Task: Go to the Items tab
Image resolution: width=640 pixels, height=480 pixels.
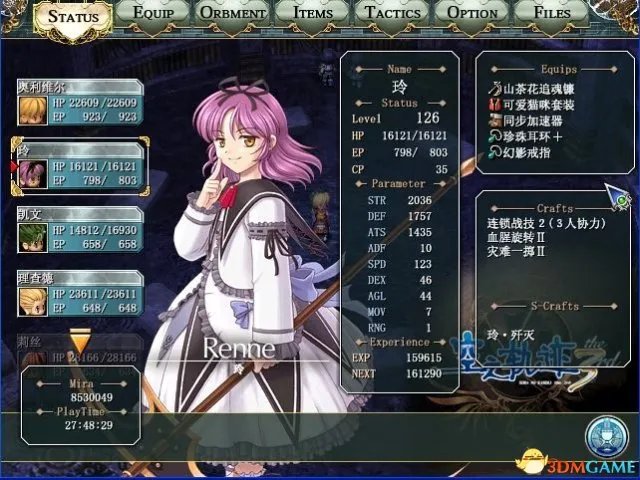Action: (313, 15)
